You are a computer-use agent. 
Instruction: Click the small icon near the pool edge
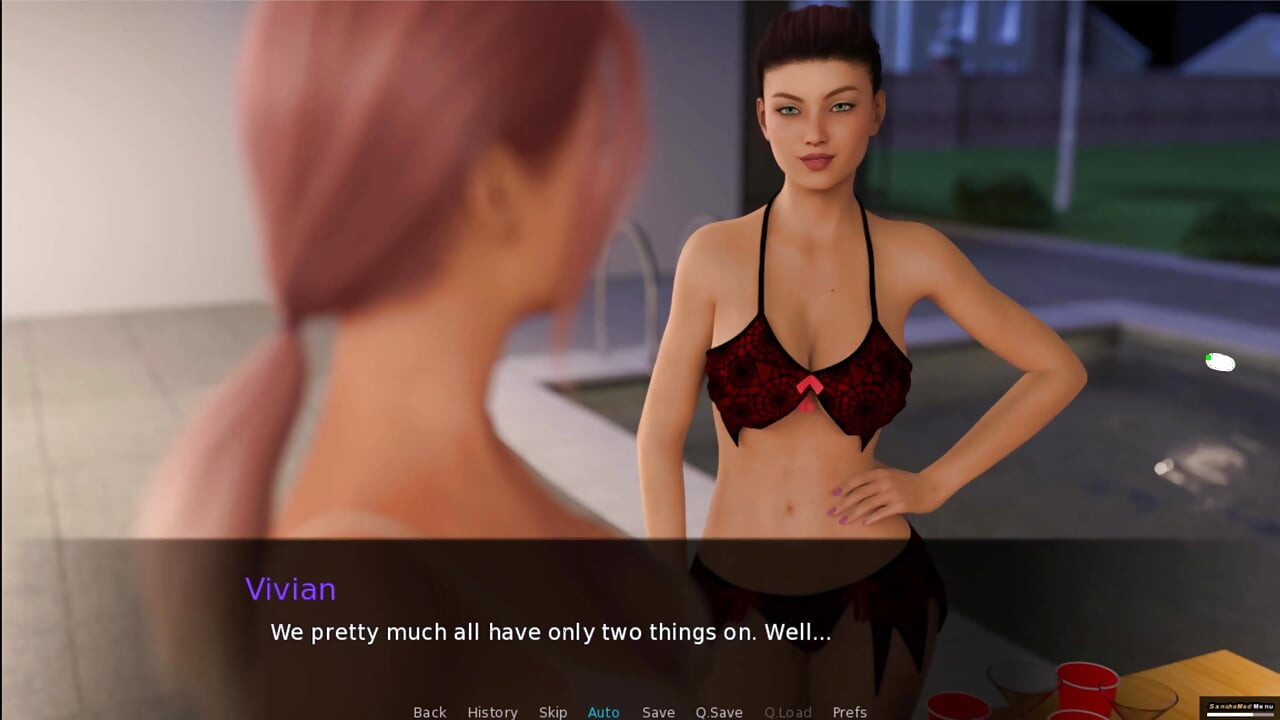[1220, 362]
